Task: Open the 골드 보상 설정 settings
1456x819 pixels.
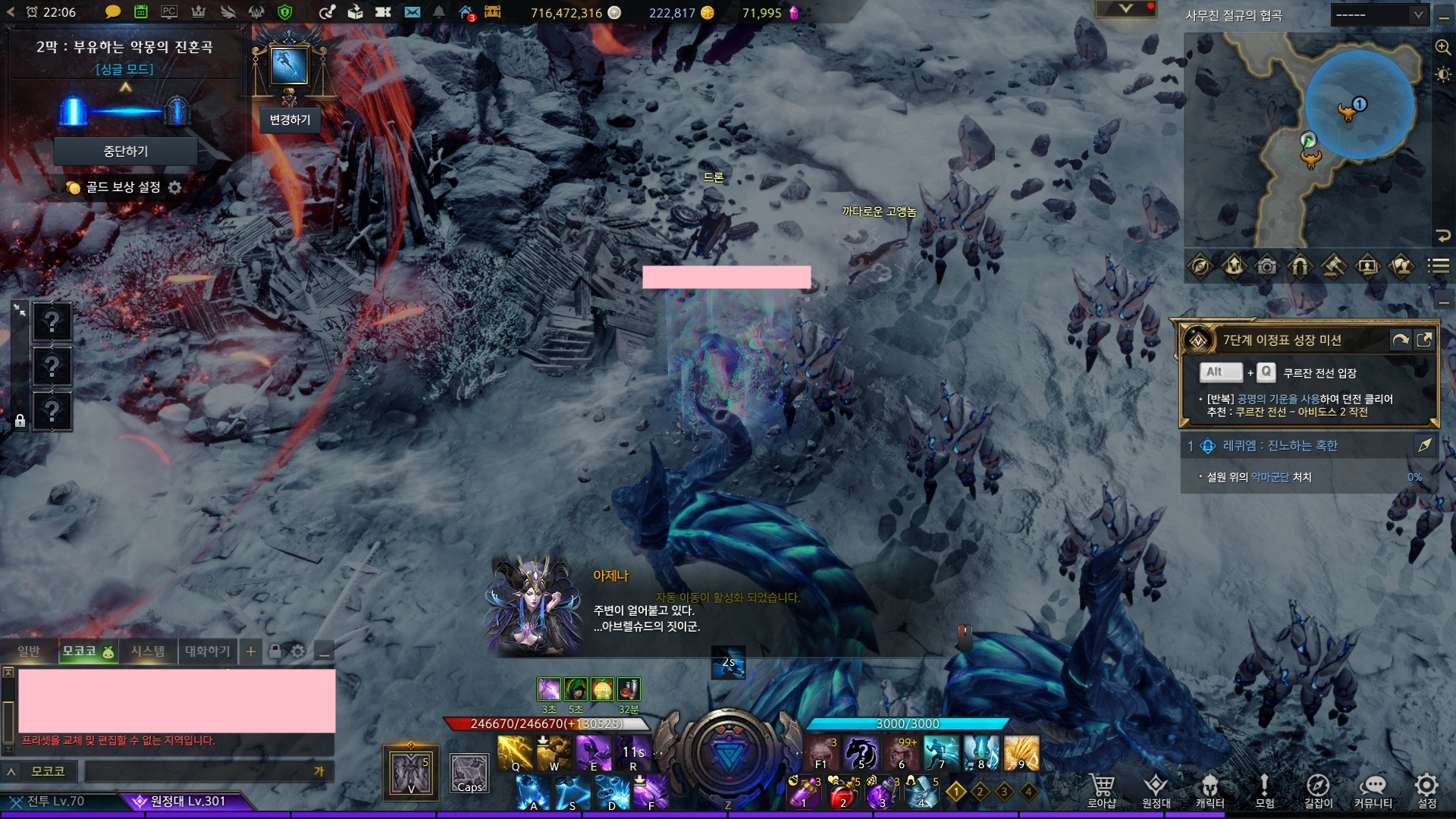Action: coord(175,187)
